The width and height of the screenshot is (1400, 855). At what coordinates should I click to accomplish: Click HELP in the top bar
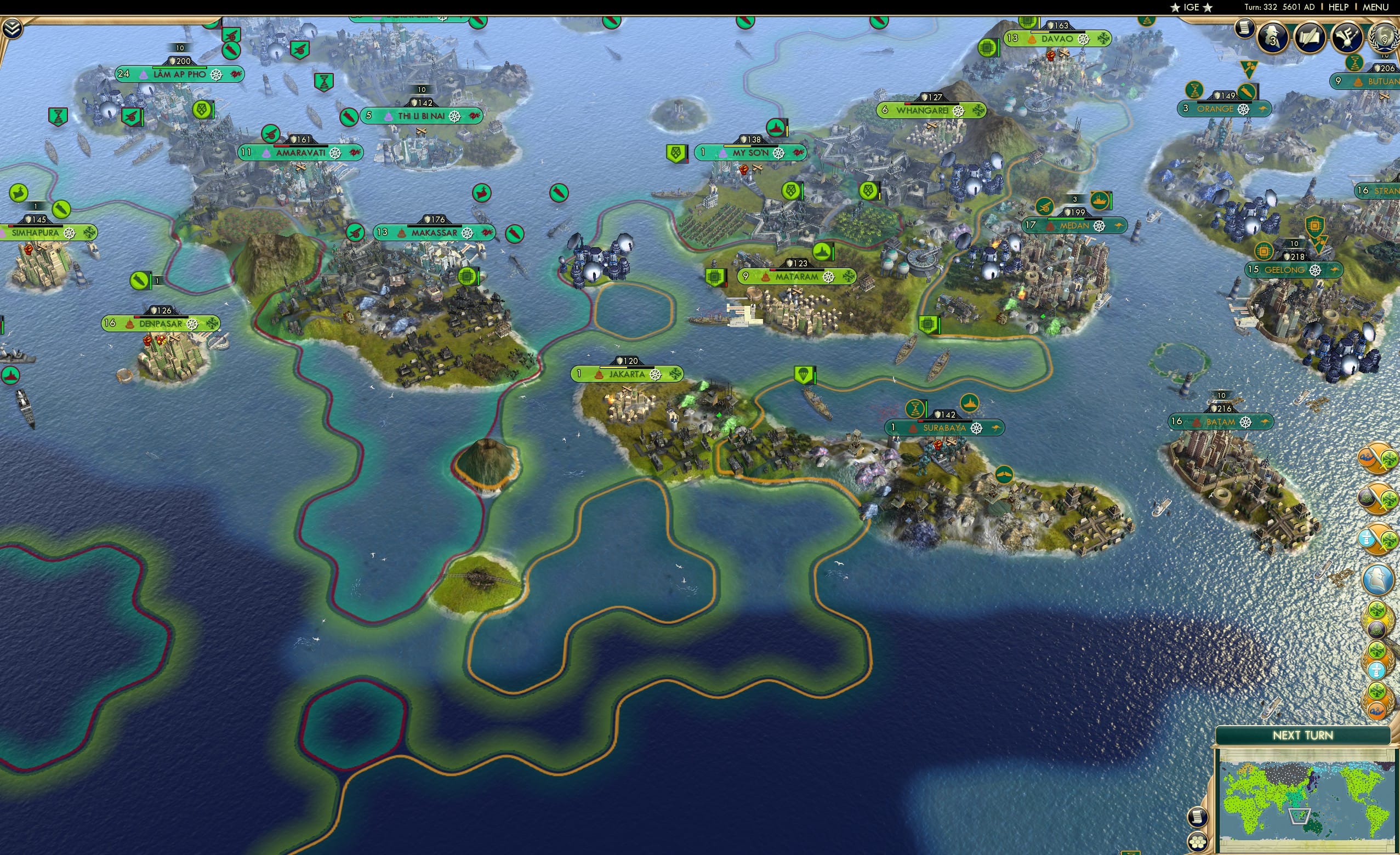1339,7
